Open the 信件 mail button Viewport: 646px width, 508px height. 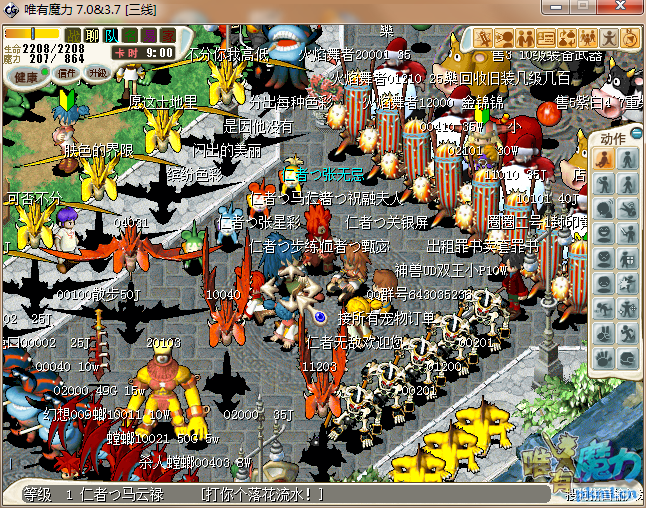[x=68, y=73]
